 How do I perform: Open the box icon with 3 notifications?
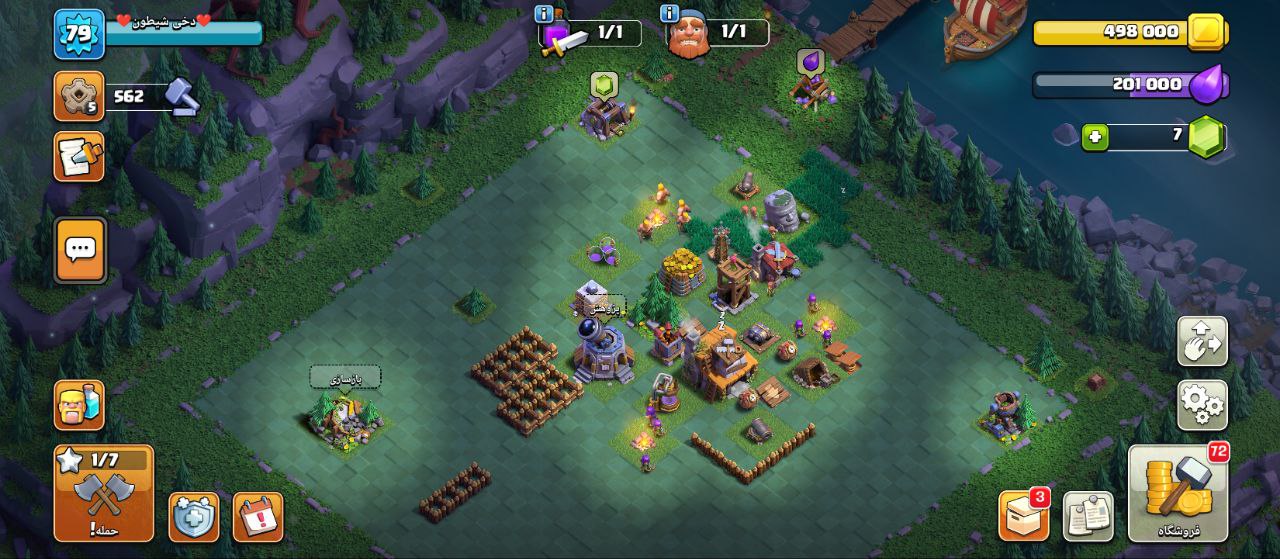(1023, 516)
